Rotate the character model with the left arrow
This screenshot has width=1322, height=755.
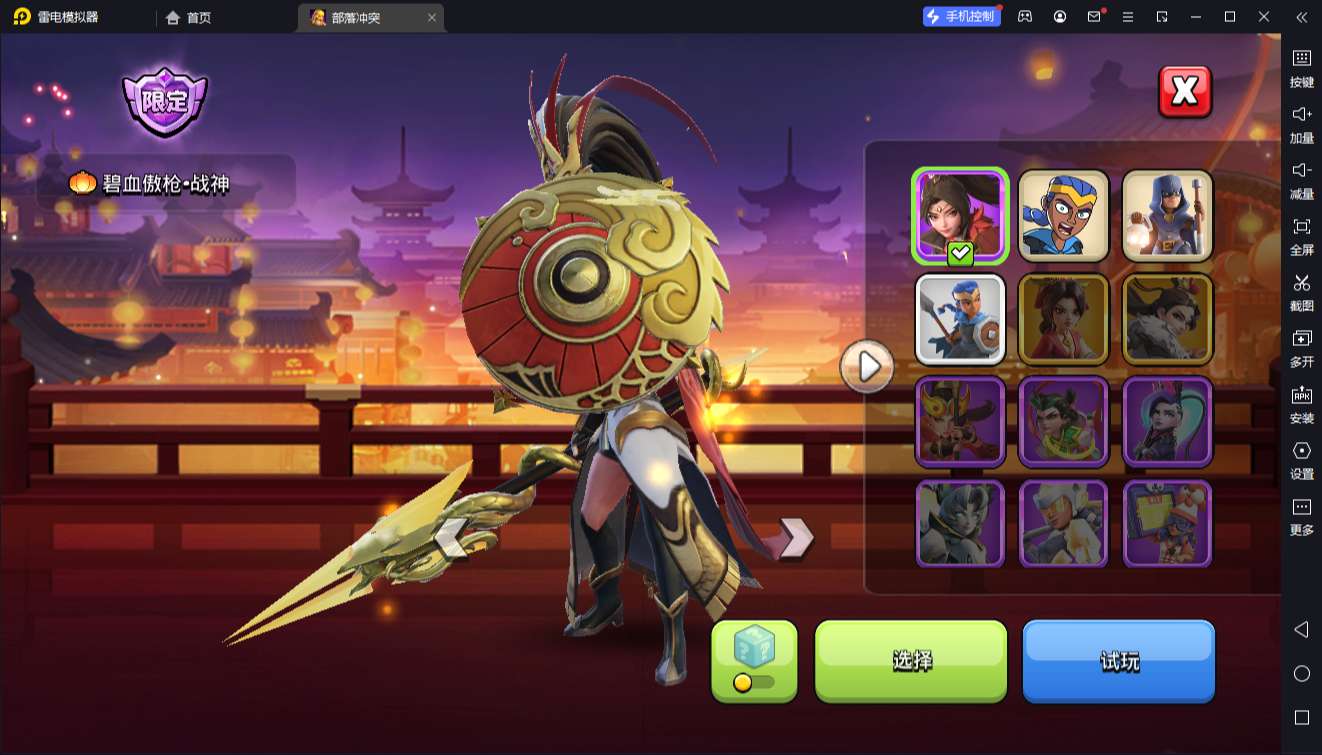tap(451, 538)
